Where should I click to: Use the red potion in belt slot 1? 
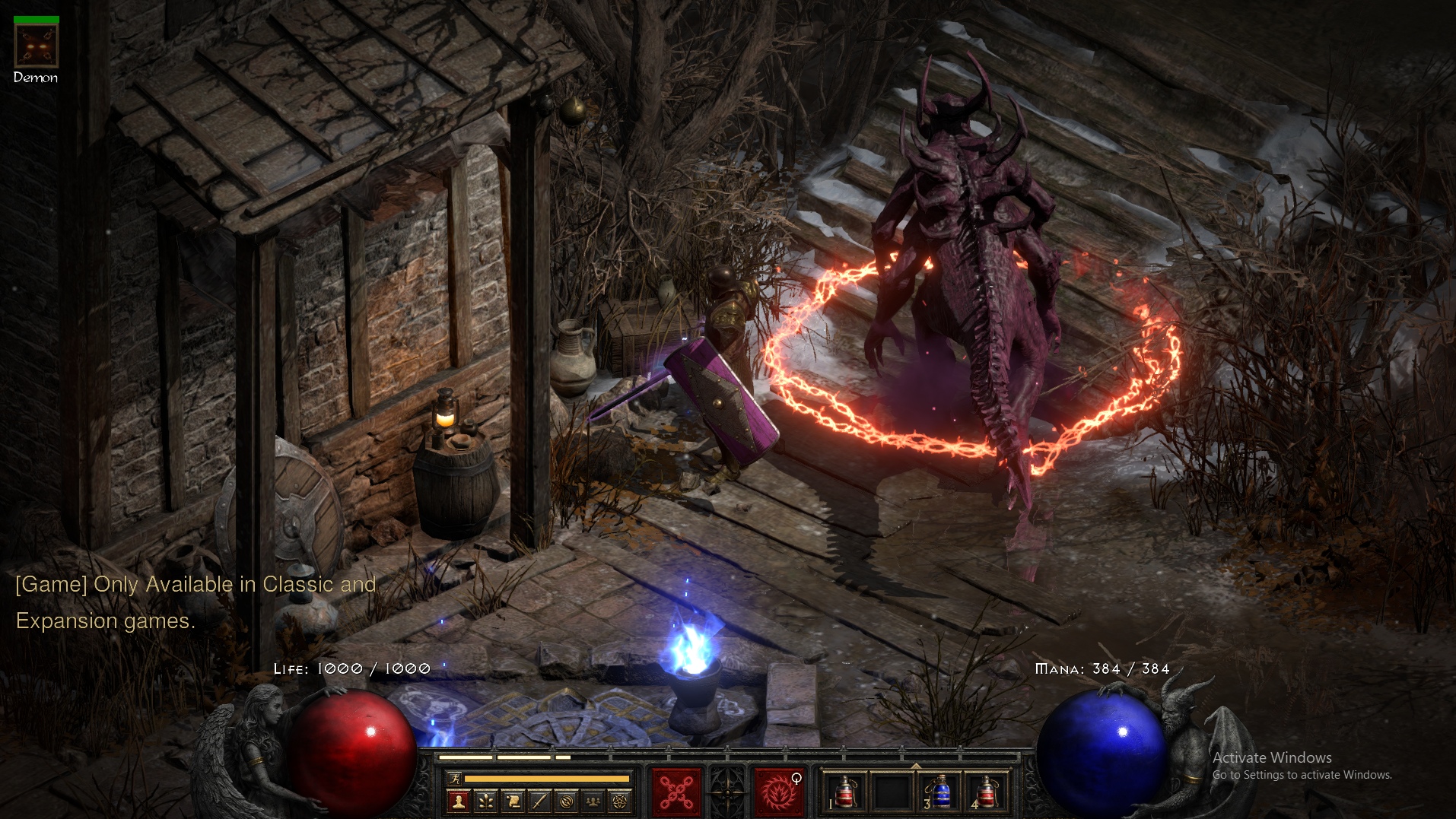844,792
